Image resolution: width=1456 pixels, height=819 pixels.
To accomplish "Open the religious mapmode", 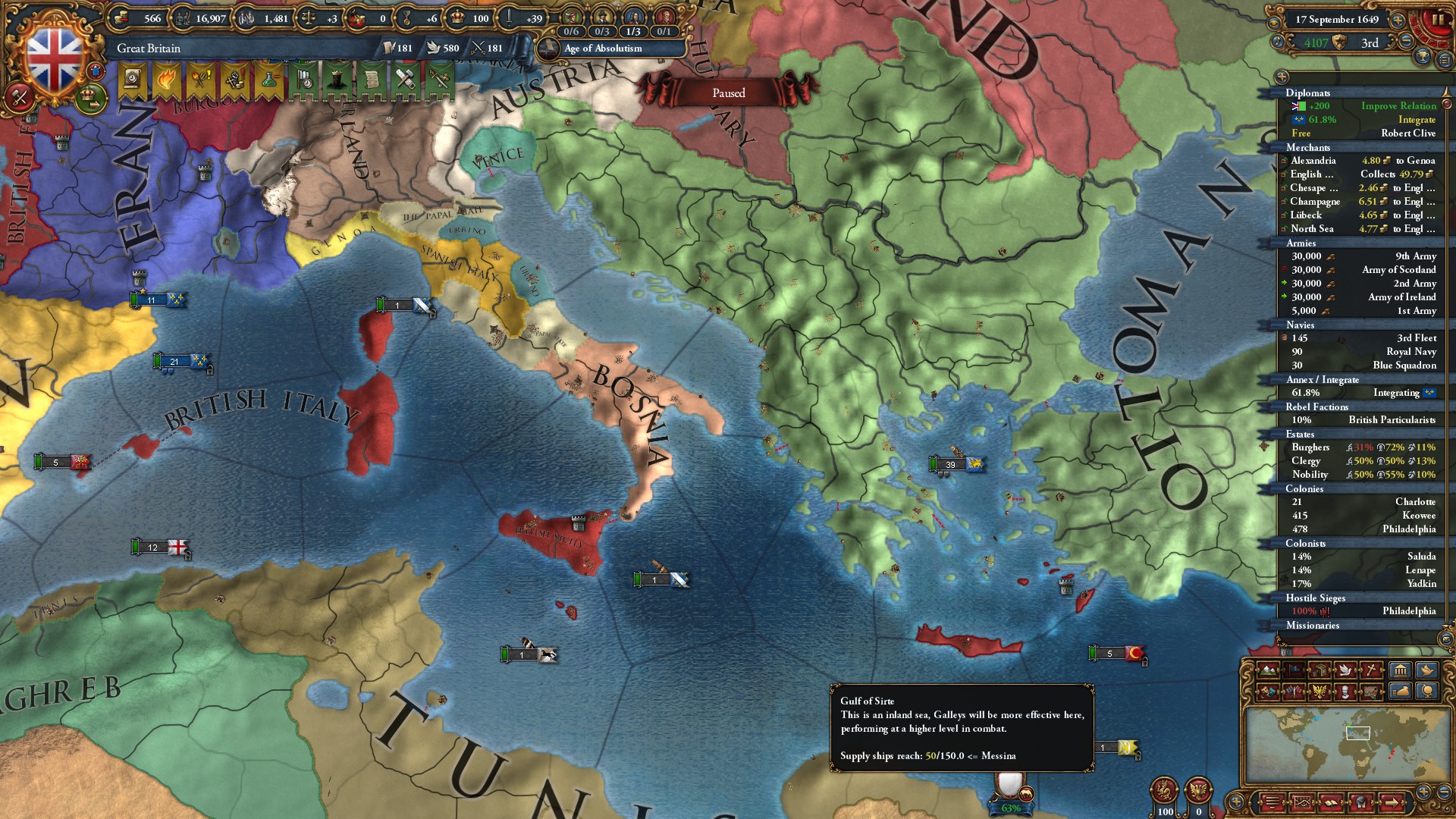I will pos(1370,670).
